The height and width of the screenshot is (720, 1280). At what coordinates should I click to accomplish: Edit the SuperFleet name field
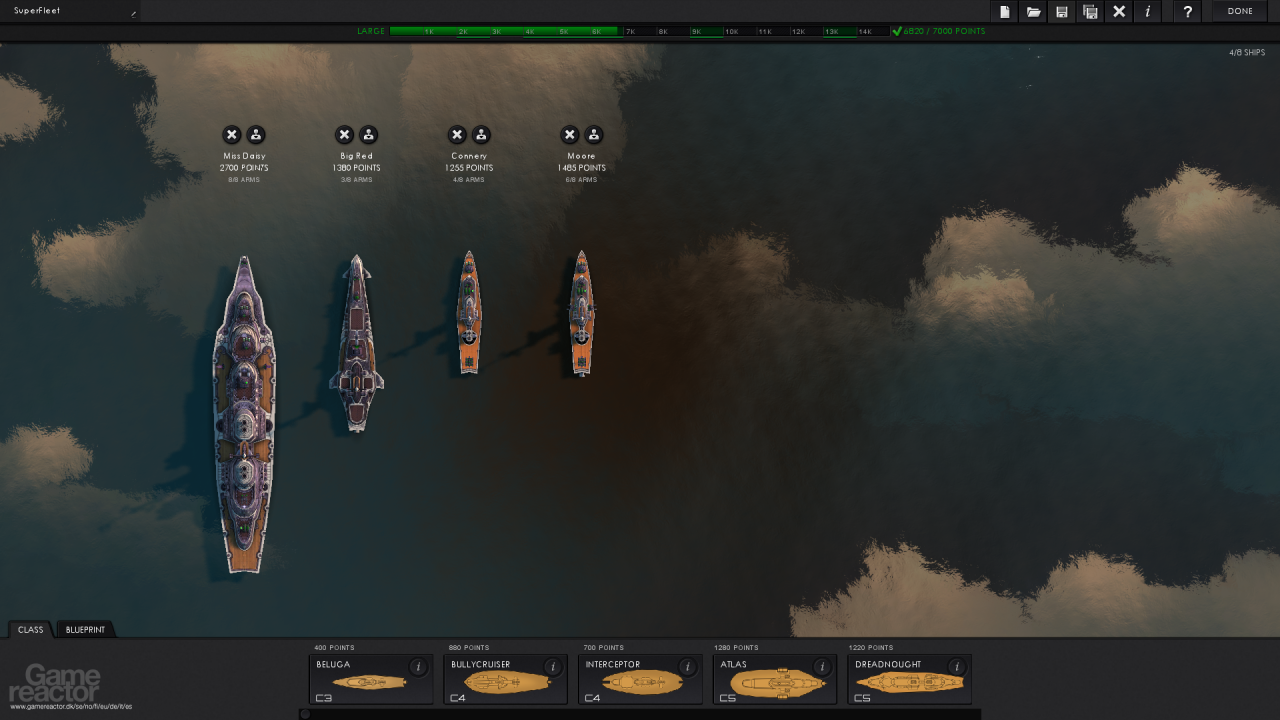coord(70,11)
